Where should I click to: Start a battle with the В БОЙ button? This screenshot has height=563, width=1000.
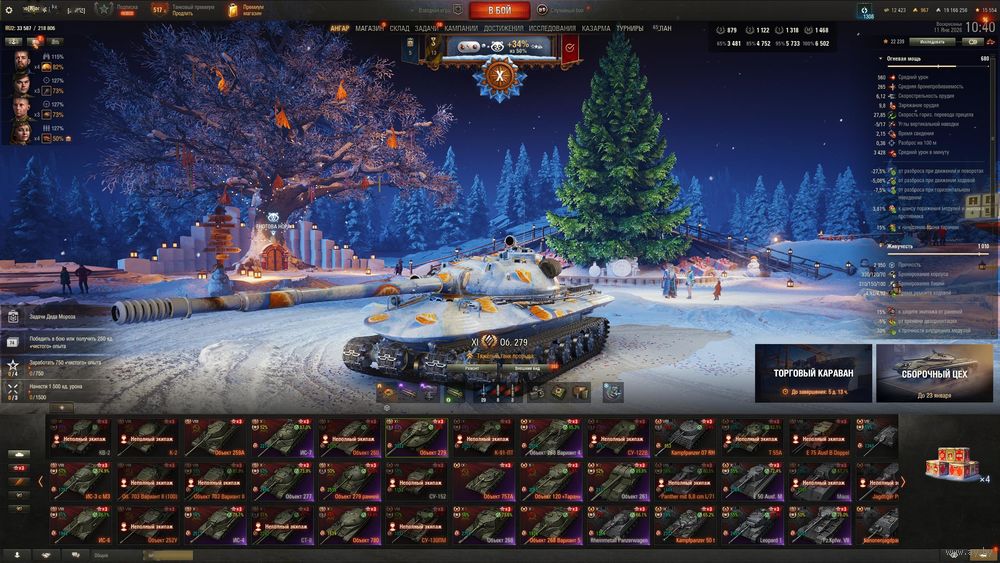[500, 11]
